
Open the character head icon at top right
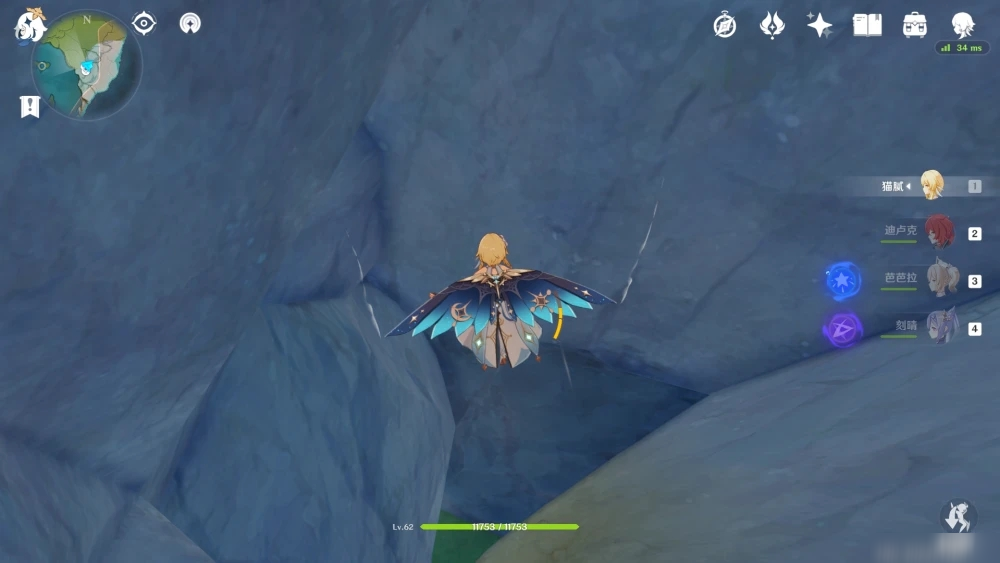click(x=962, y=24)
